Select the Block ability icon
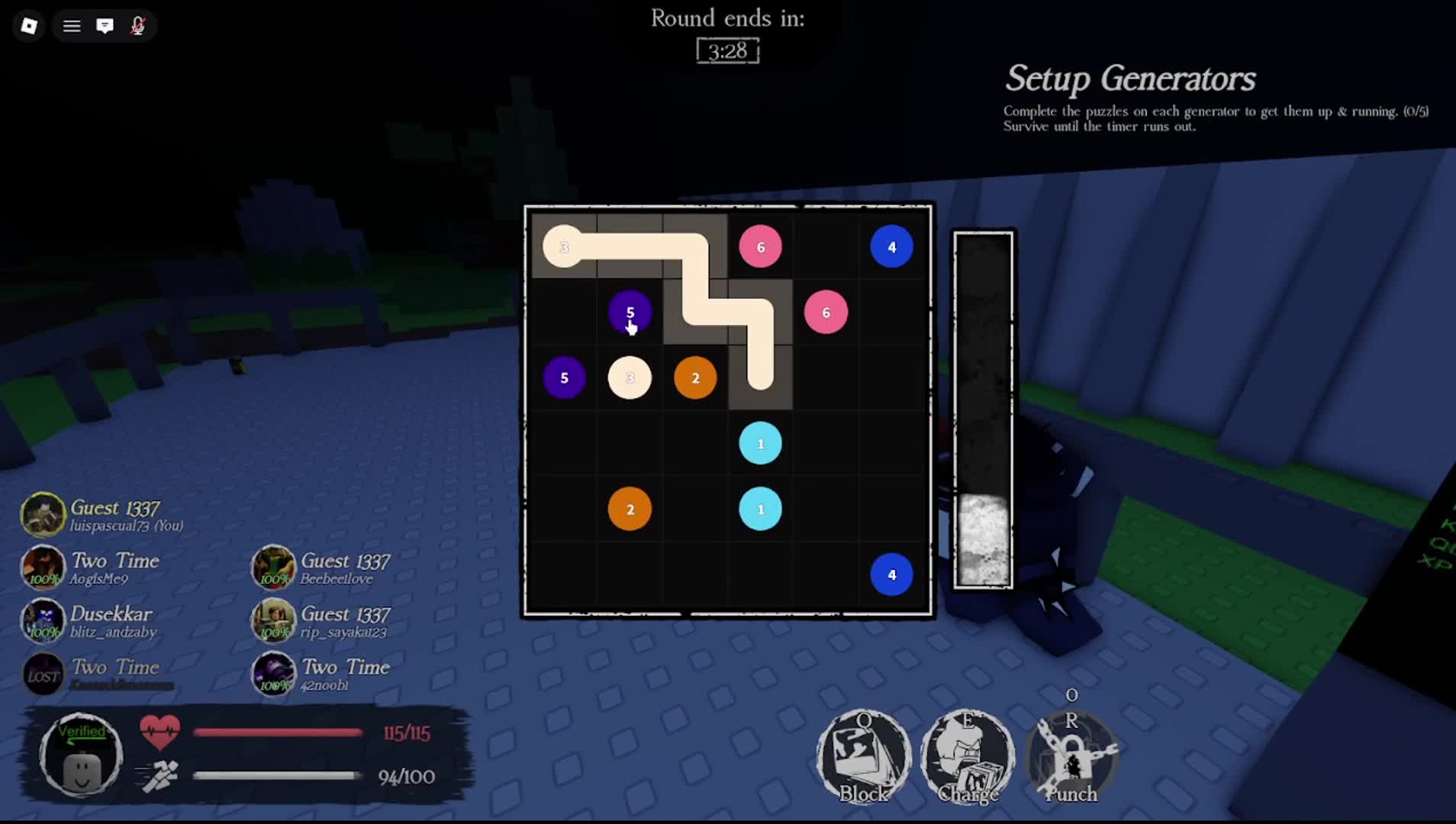1456x824 pixels. tap(863, 755)
